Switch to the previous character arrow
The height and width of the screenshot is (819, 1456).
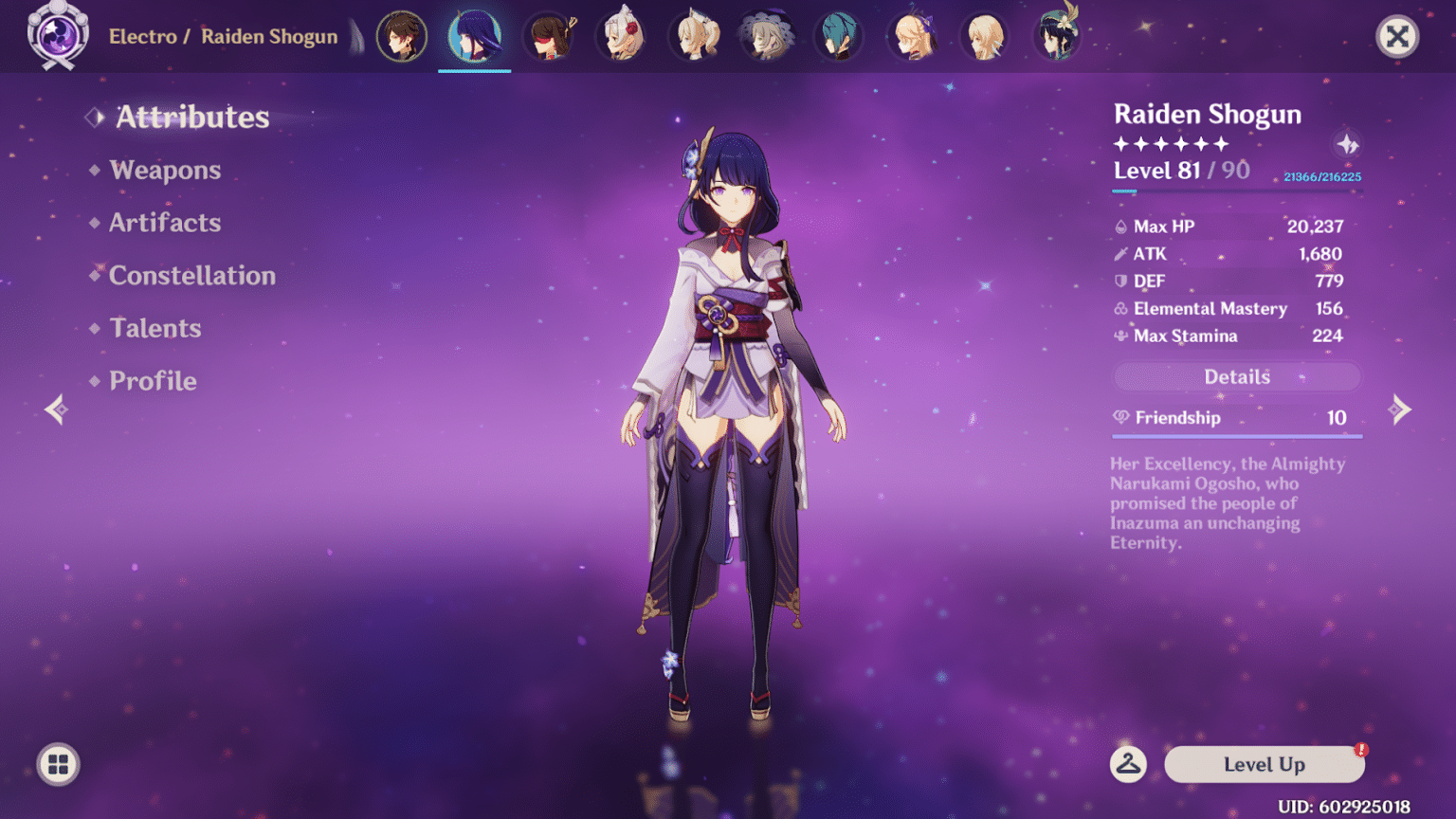[56, 409]
